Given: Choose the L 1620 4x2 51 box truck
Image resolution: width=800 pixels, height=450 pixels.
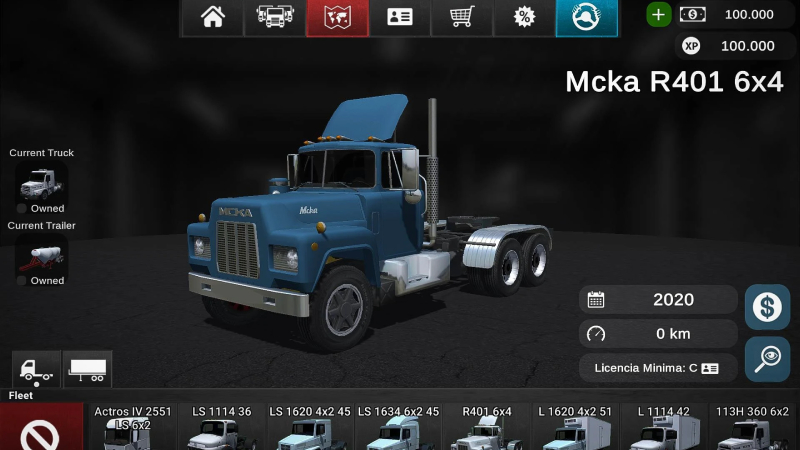Looking at the screenshot, I should pos(574,430).
